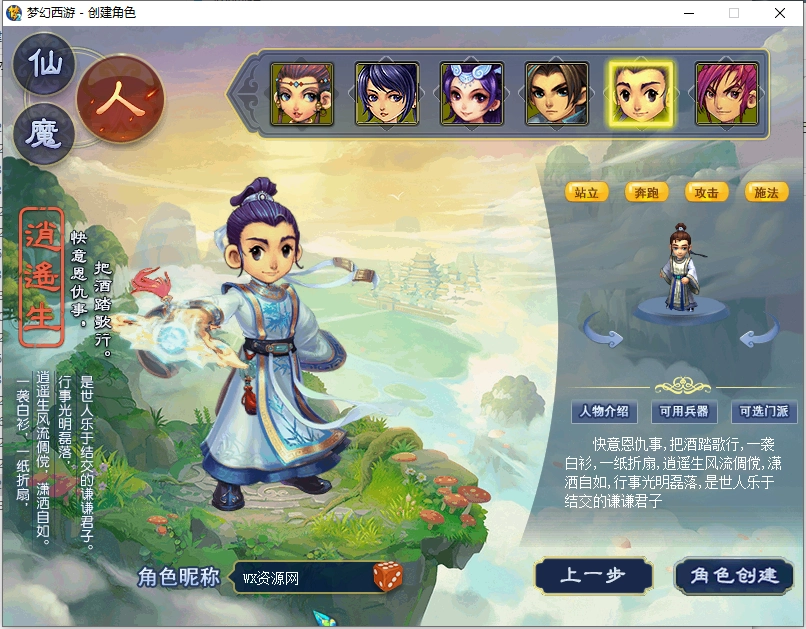Pick the girl with the jeweled headband portrait
This screenshot has height=629, width=806.
coord(301,94)
